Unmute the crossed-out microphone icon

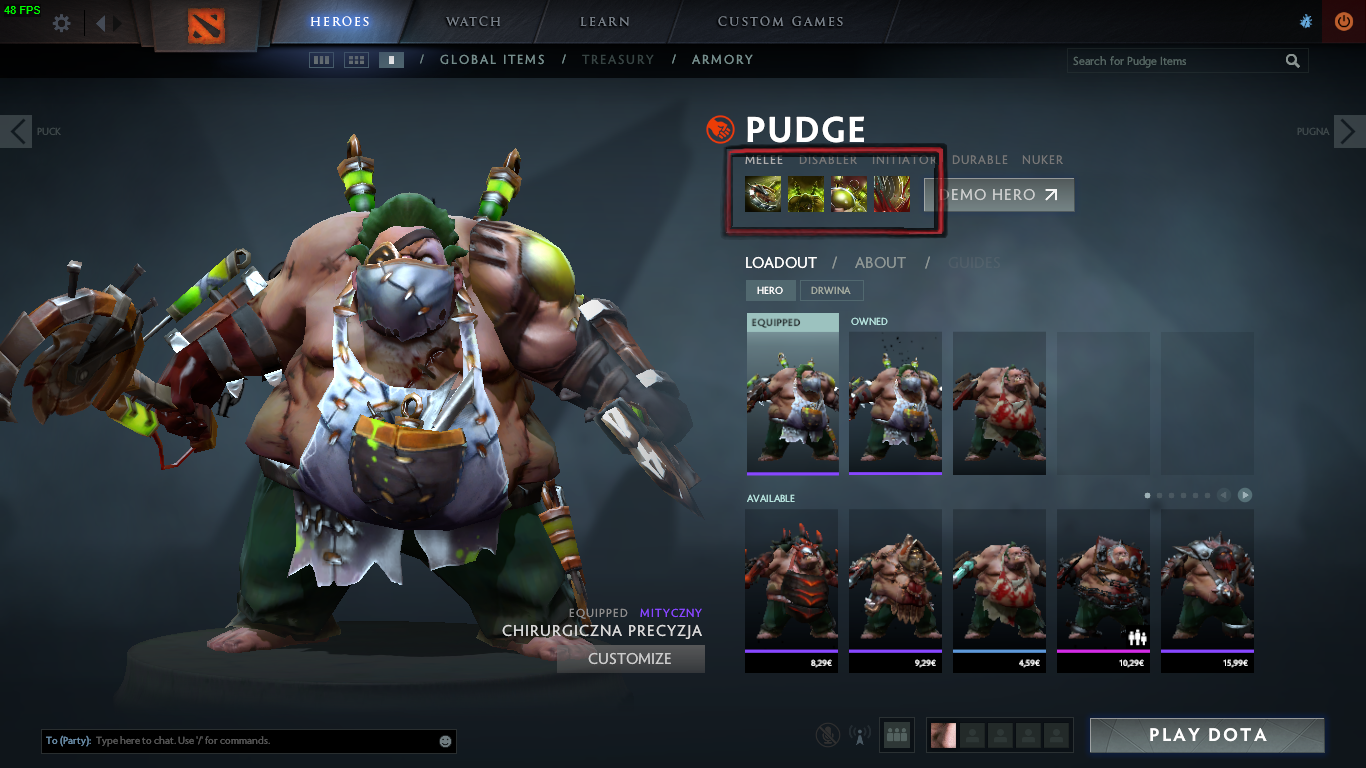click(828, 735)
